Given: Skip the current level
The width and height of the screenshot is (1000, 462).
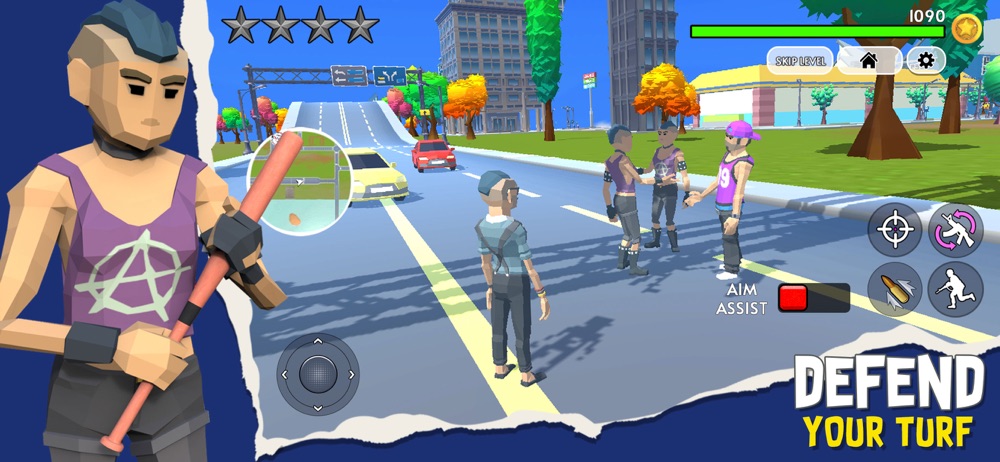Looking at the screenshot, I should (x=799, y=61).
